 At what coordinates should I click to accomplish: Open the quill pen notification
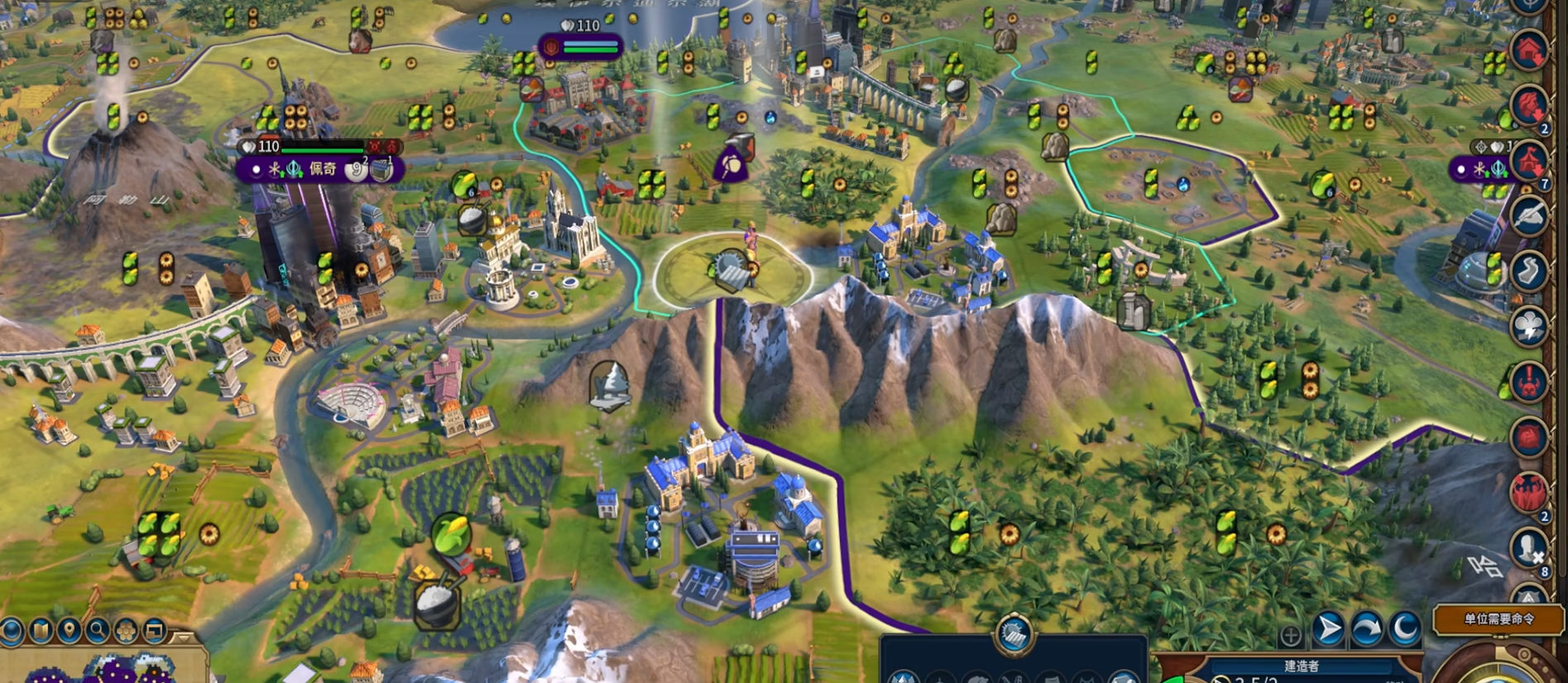(1529, 215)
